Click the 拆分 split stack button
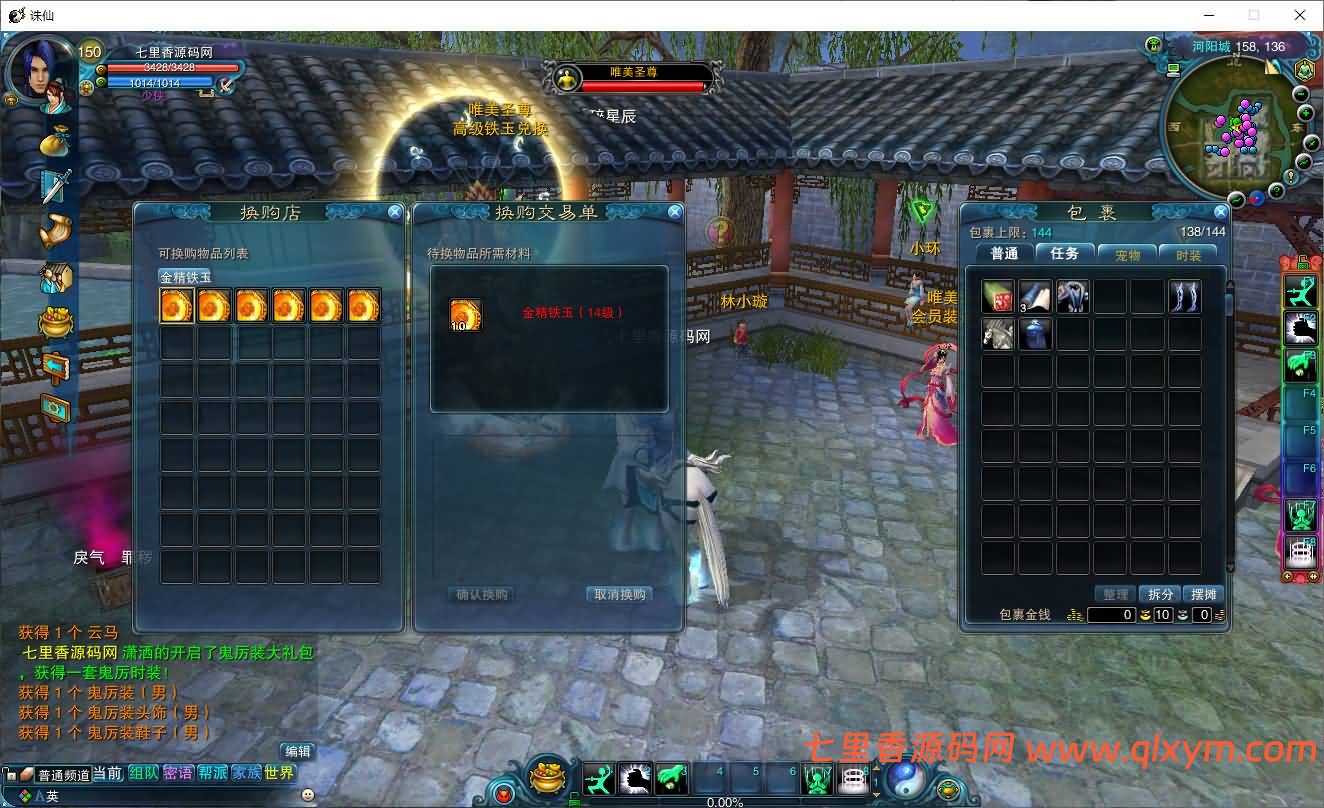This screenshot has width=1324, height=808. click(x=1160, y=594)
